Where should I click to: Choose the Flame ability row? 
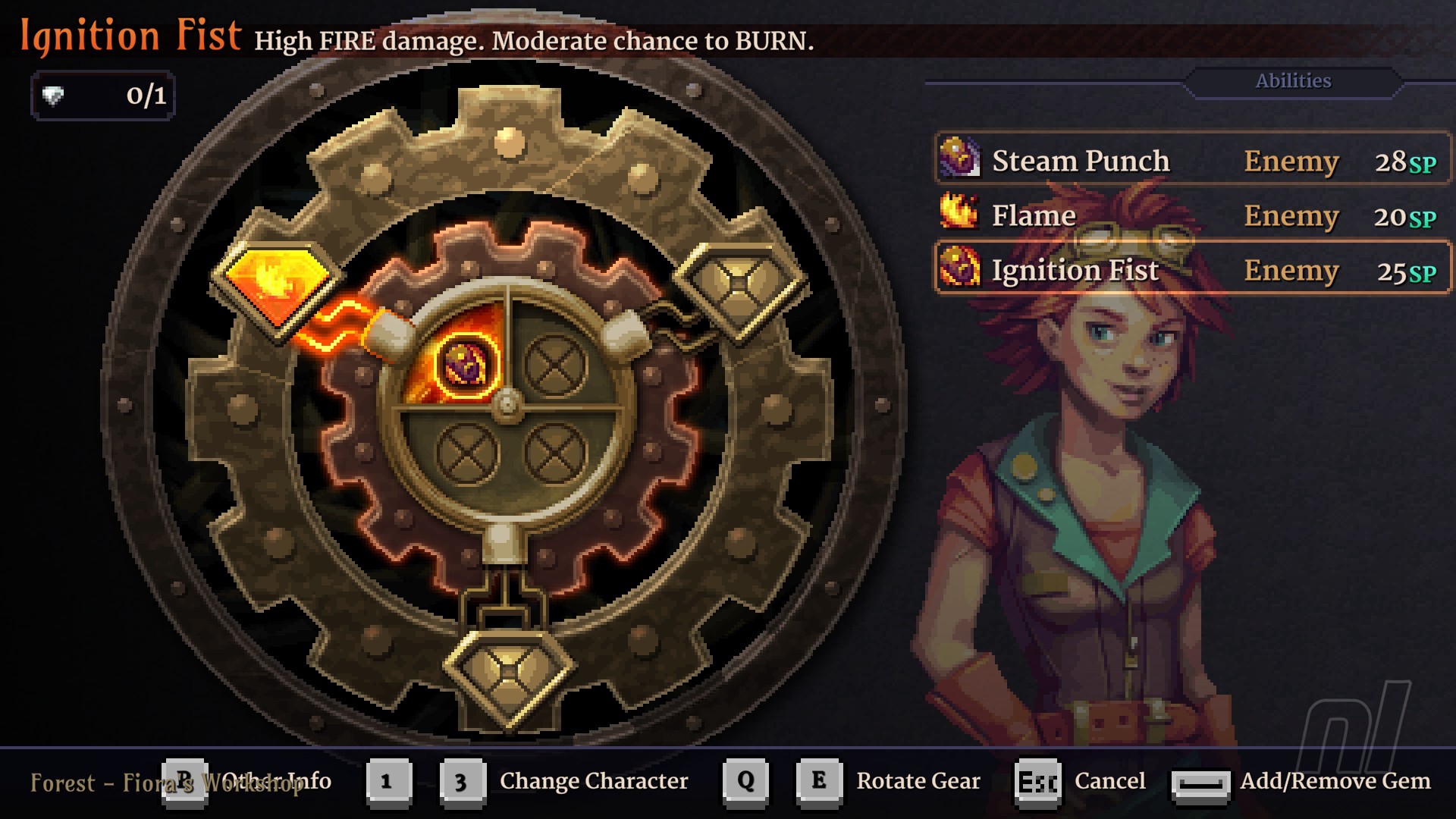coord(1192,215)
